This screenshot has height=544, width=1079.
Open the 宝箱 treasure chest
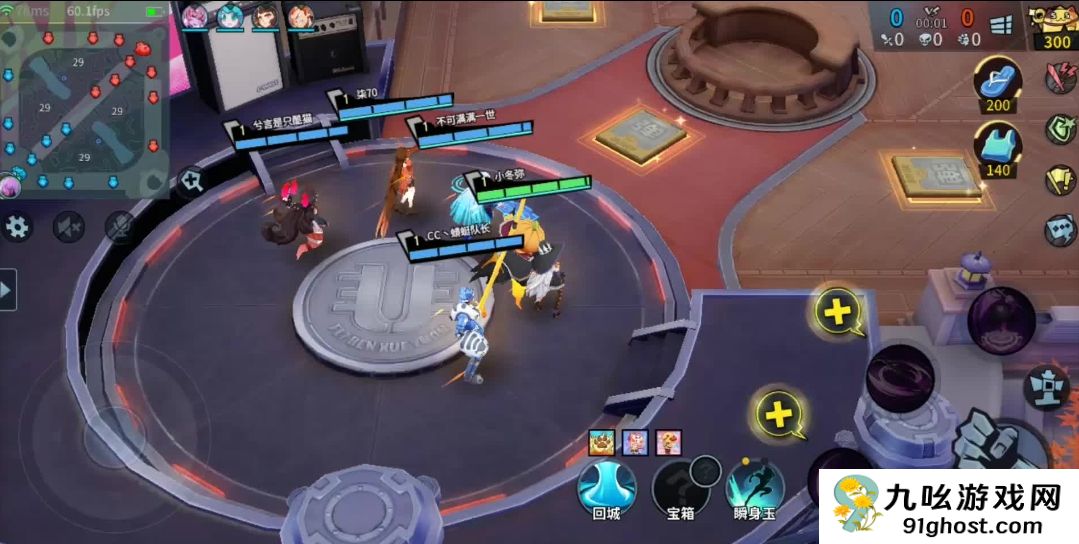pos(681,488)
